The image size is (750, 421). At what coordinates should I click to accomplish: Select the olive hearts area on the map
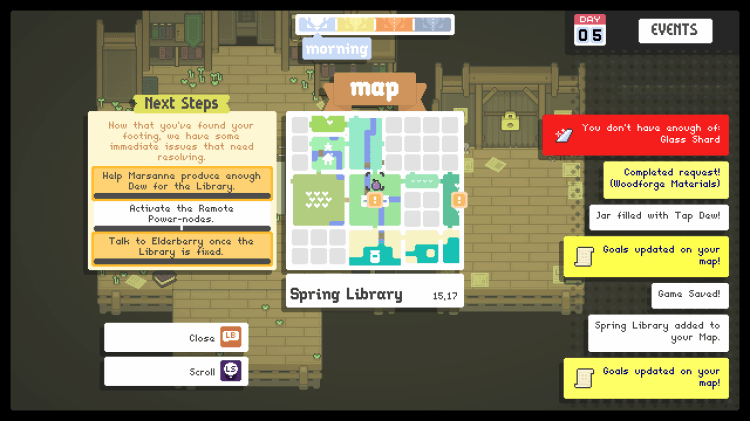(x=318, y=198)
